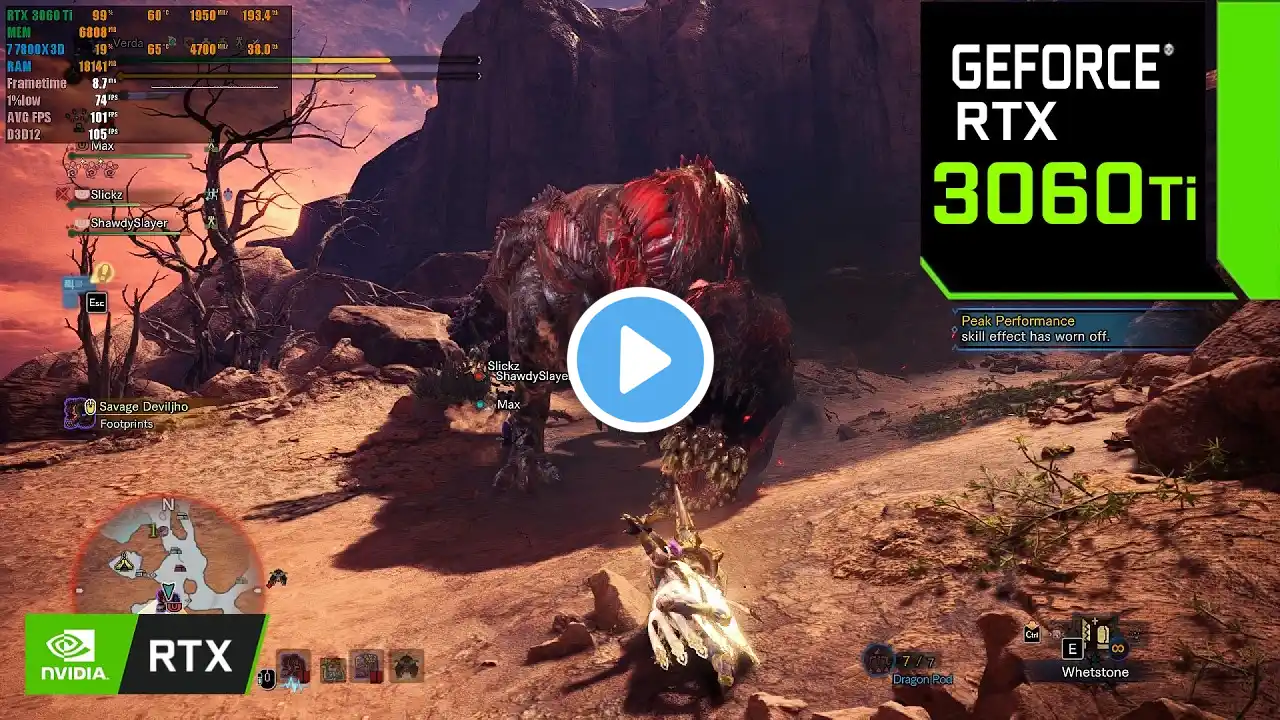The height and width of the screenshot is (720, 1280).
Task: Select the Dragon Pod slinger ammo icon
Action: coord(879,659)
